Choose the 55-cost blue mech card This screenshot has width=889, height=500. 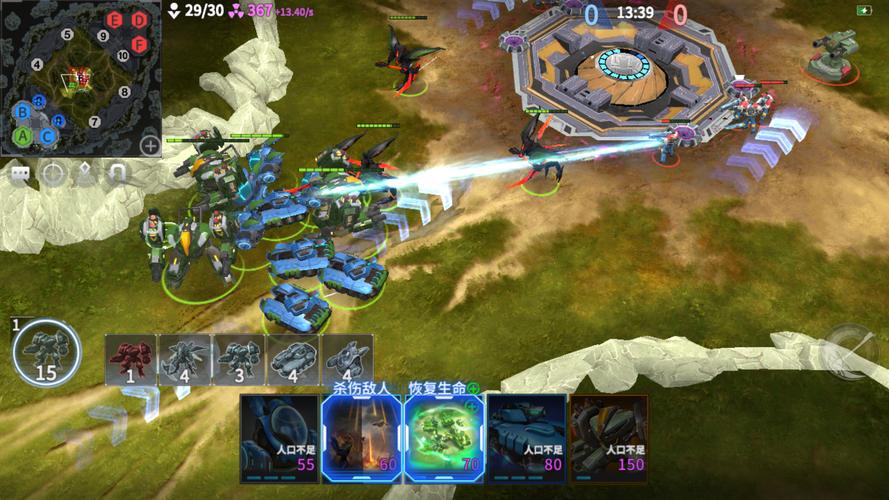point(279,438)
